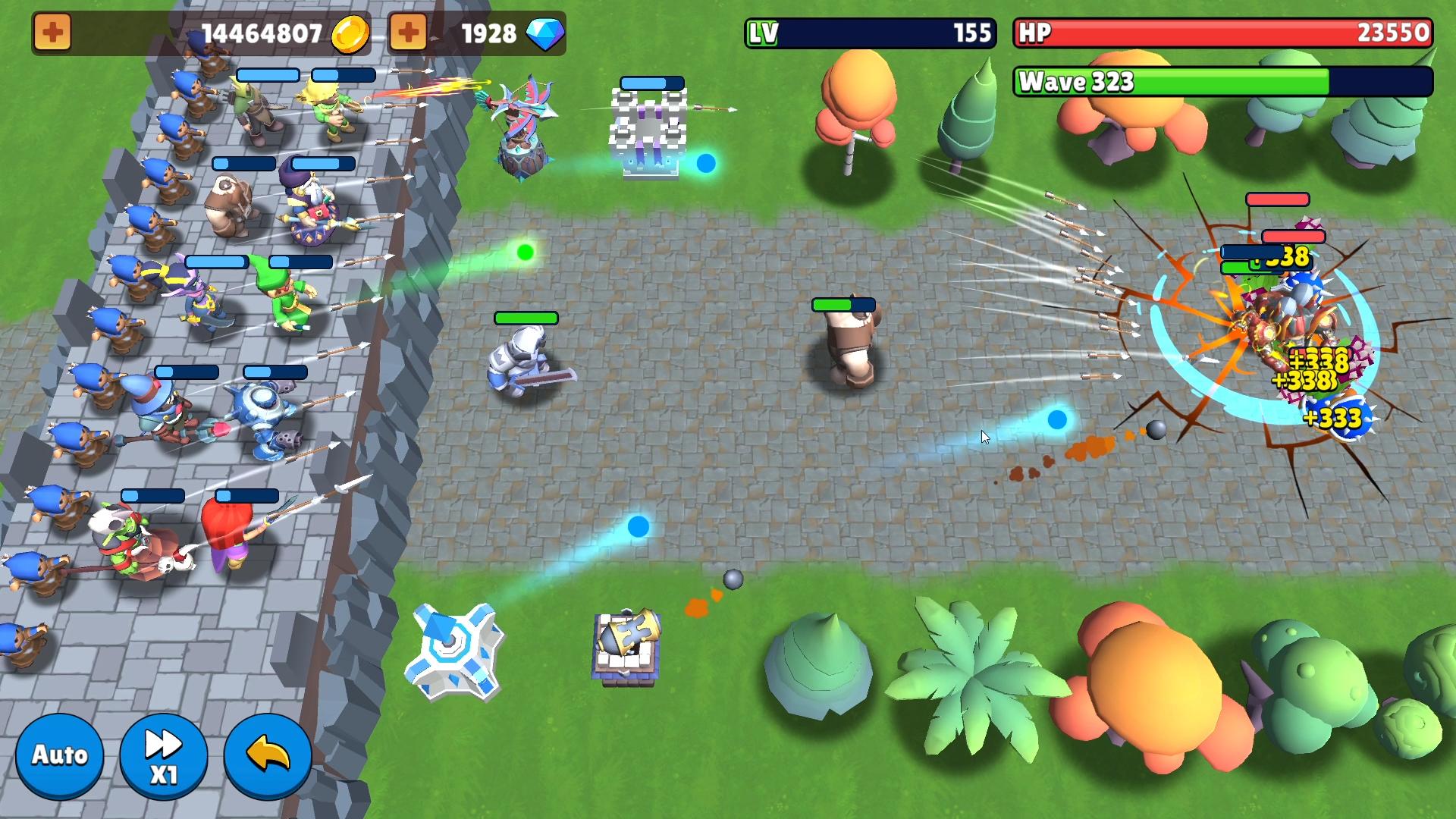1456x819 pixels.
Task: Buy more blue diamonds with plus button
Action: pyautogui.click(x=408, y=33)
